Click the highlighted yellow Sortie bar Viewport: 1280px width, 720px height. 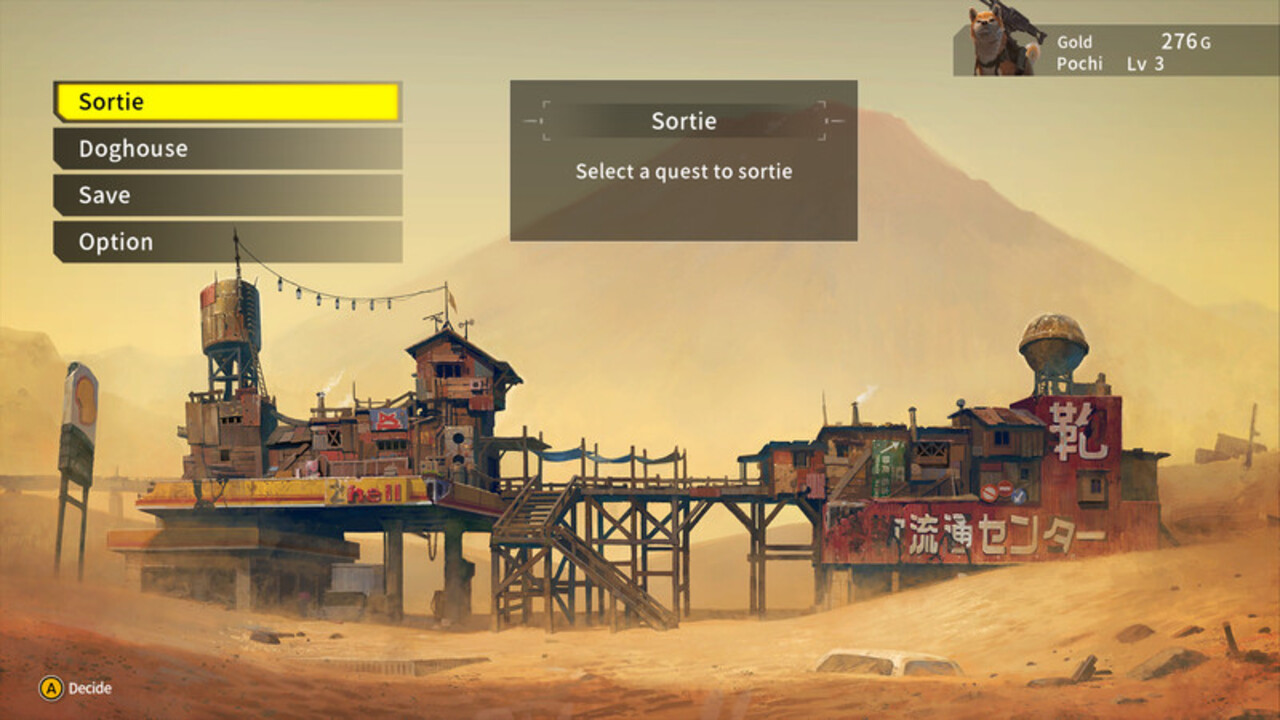pos(226,101)
